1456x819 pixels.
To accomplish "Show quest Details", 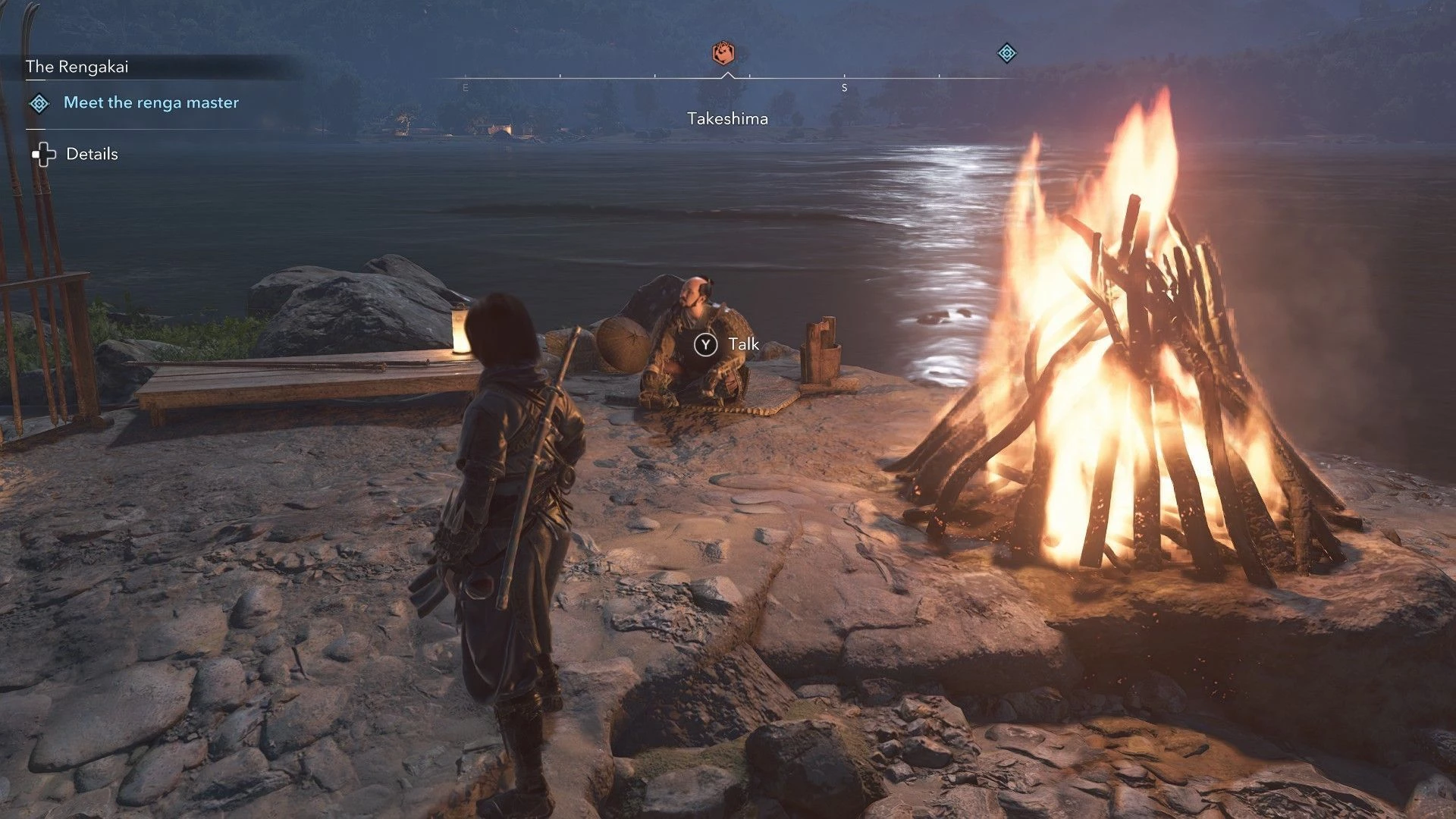I will tap(91, 154).
